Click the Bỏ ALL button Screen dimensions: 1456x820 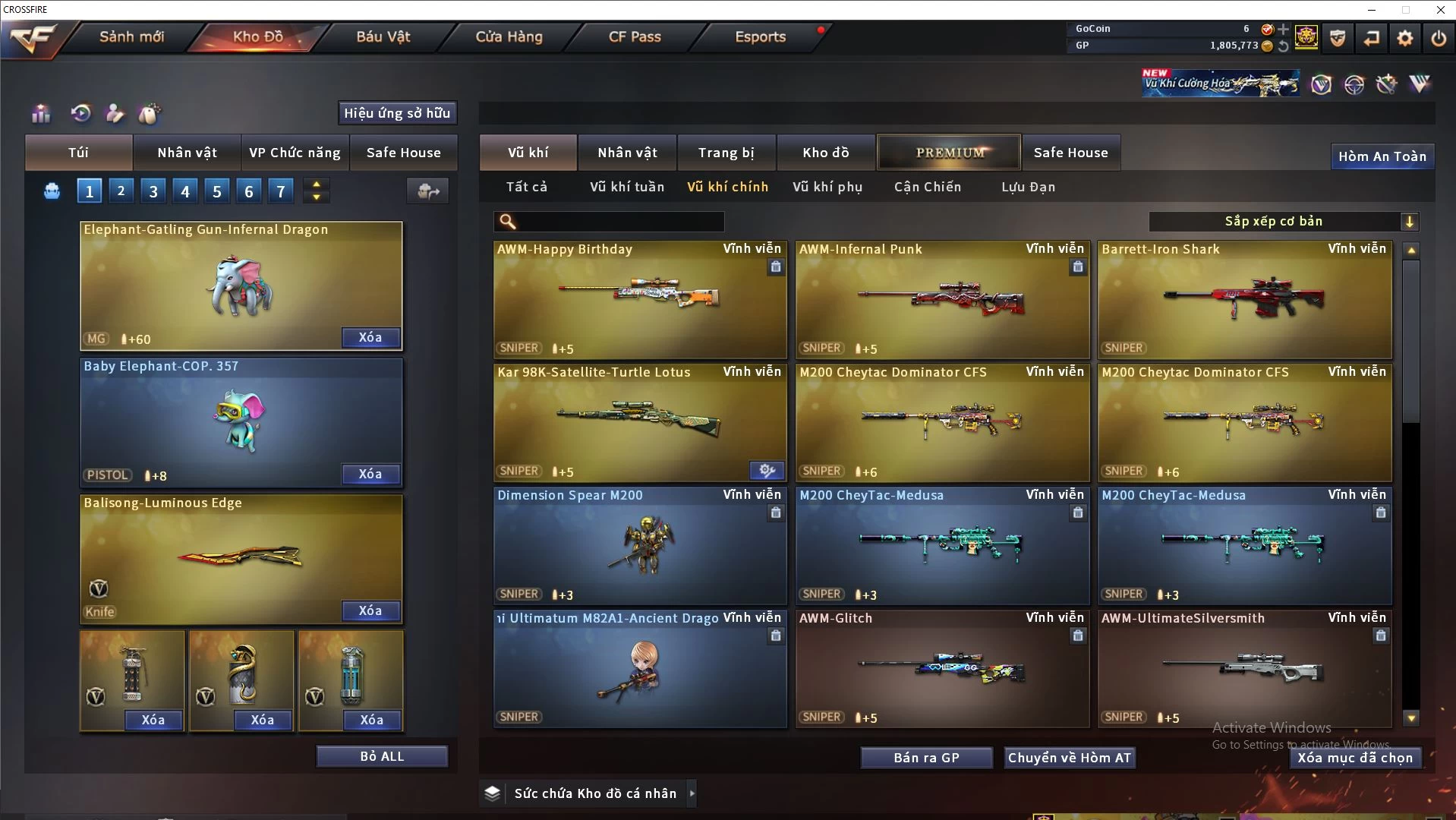tap(382, 756)
